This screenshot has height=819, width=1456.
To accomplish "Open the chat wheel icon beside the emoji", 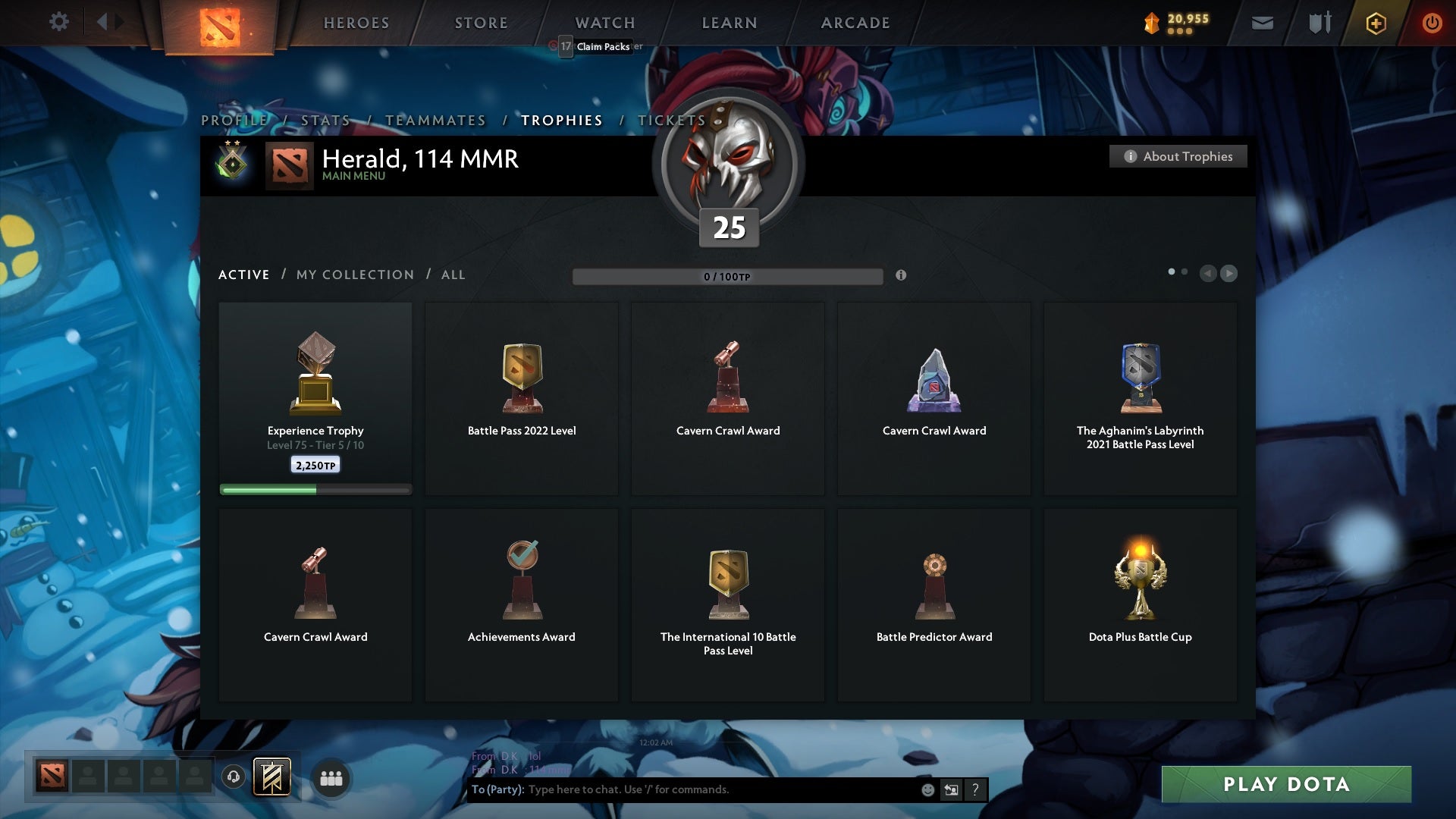I will [950, 789].
